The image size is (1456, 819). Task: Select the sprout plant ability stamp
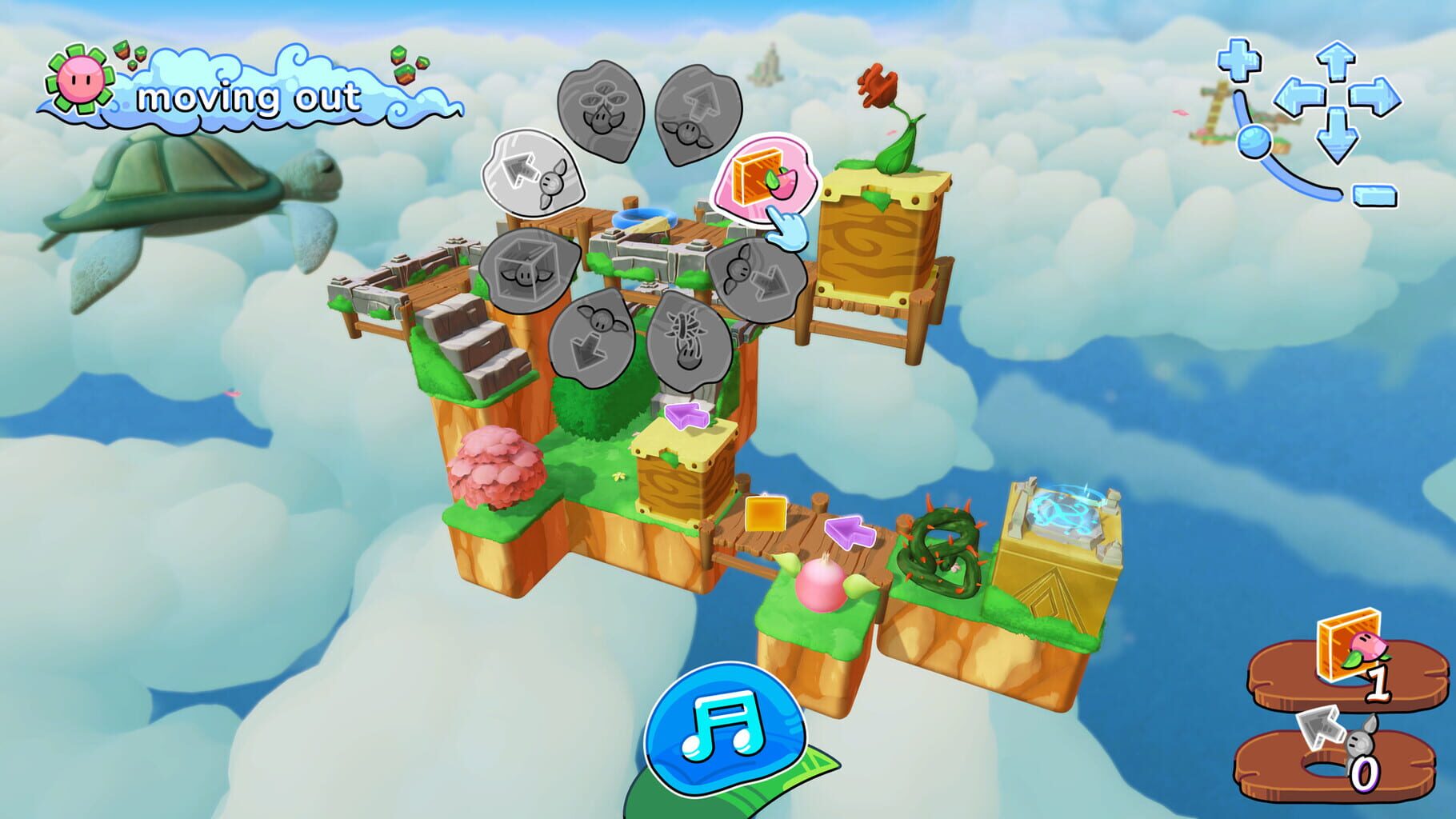click(x=602, y=108)
